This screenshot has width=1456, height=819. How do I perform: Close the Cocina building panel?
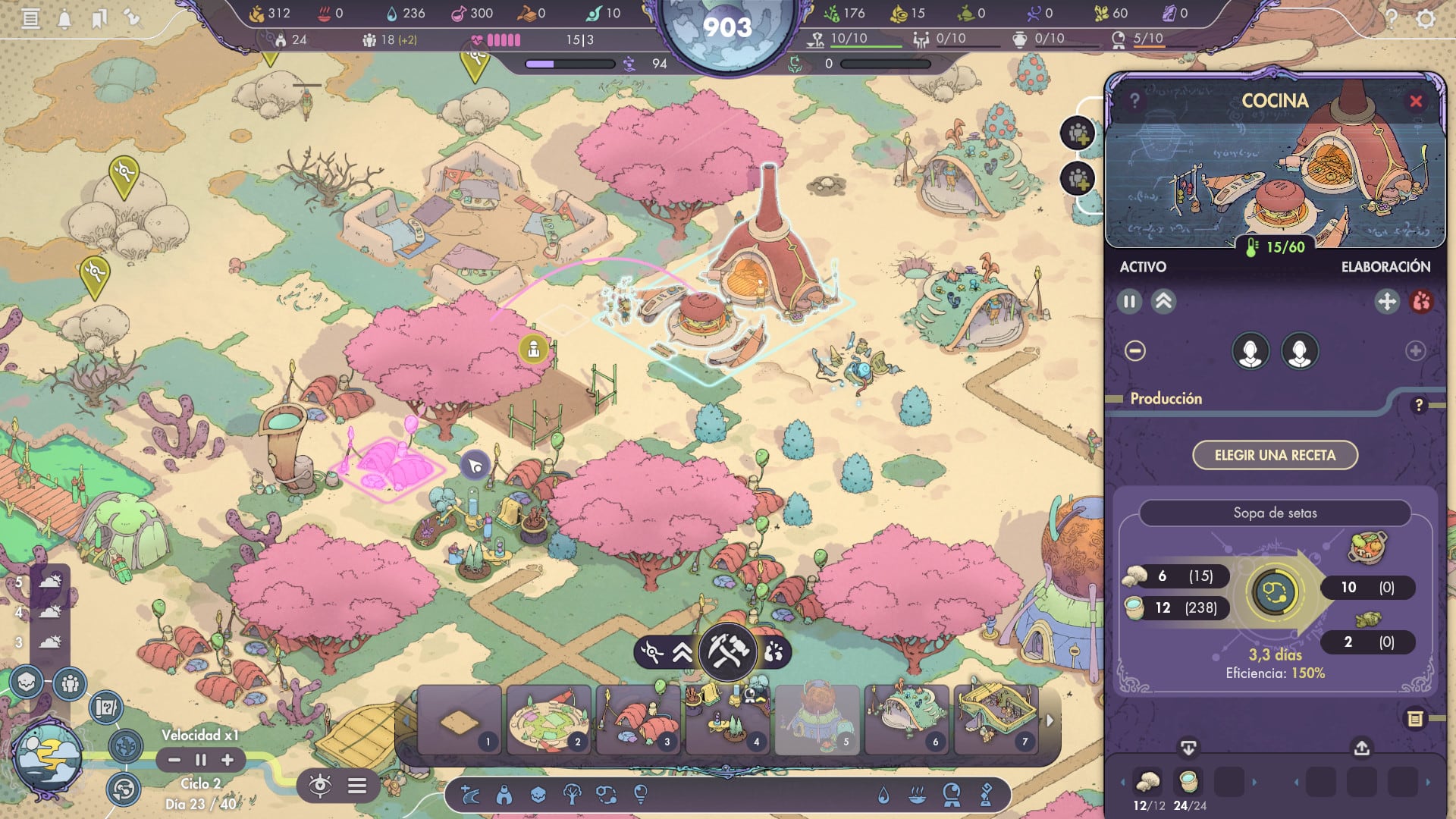point(1415,102)
